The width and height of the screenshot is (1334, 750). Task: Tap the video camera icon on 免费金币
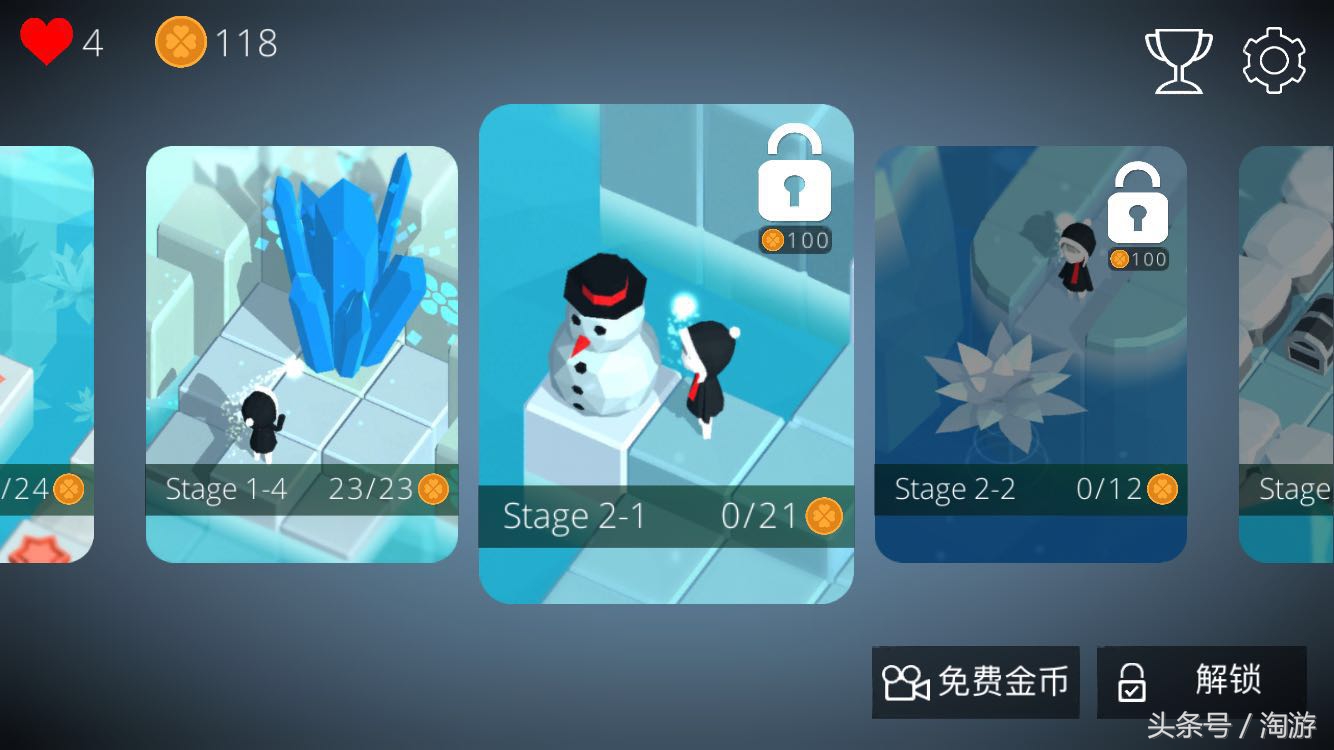(x=906, y=682)
